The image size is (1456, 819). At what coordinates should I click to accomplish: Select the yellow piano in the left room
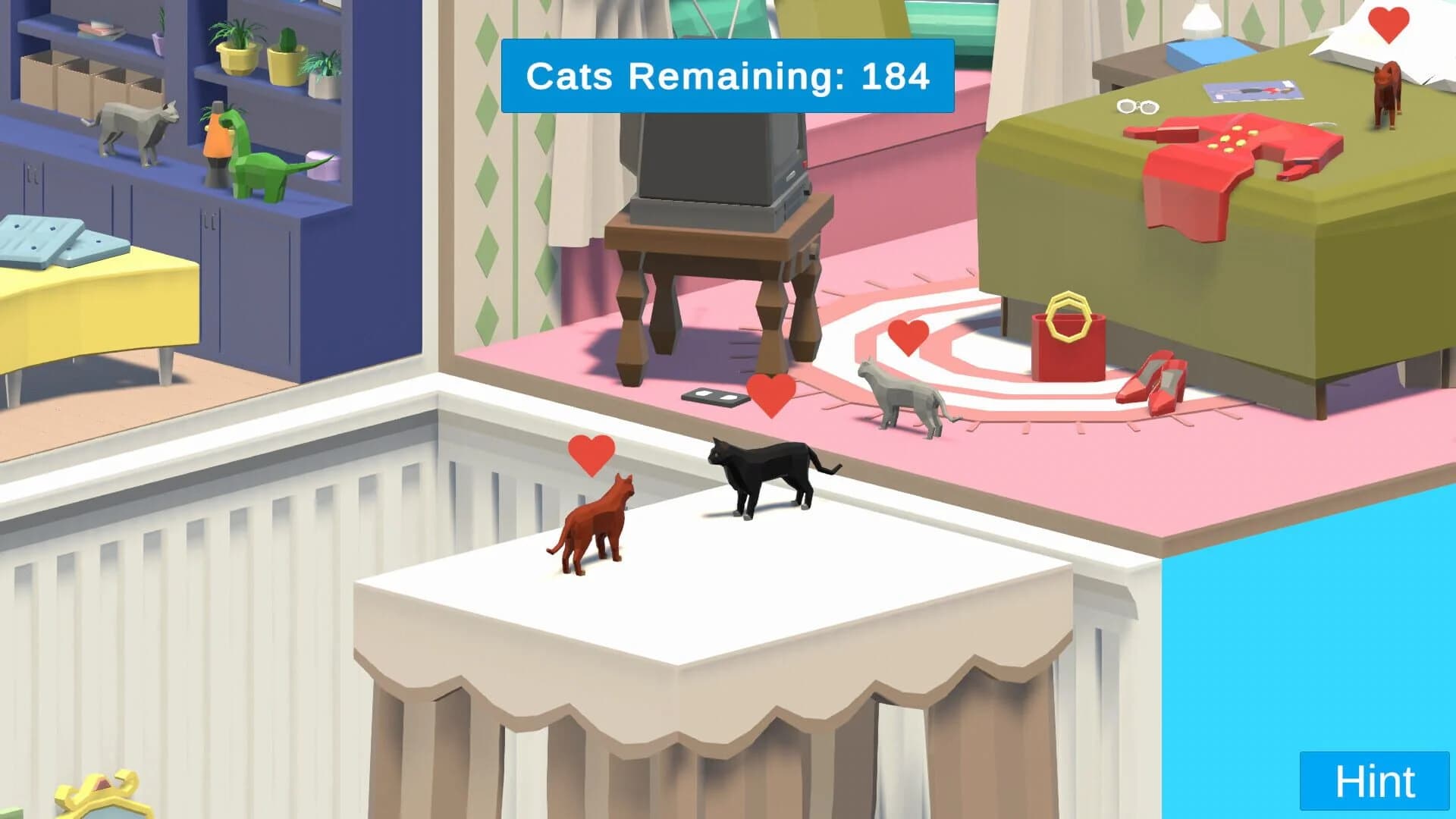(91, 303)
